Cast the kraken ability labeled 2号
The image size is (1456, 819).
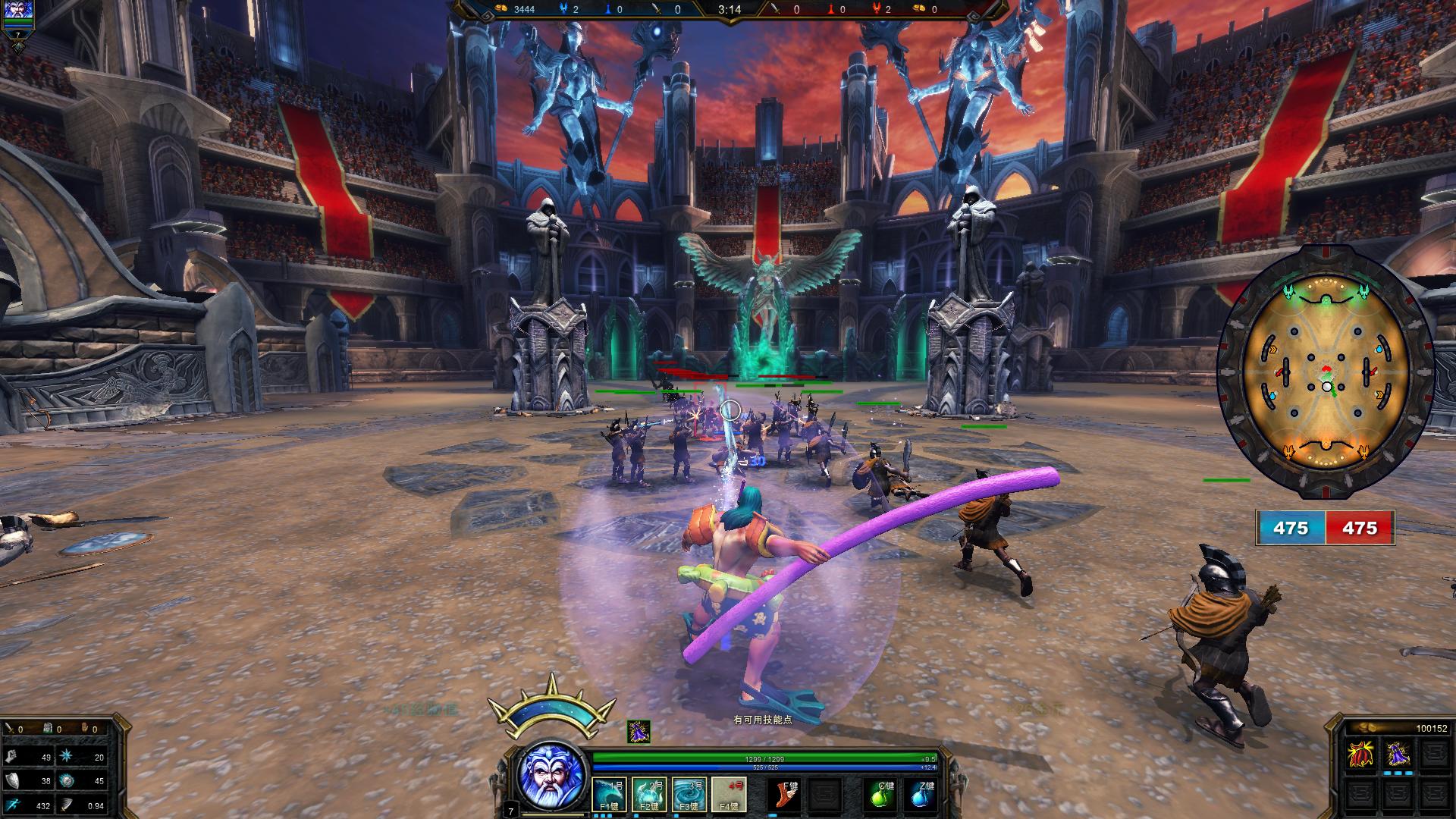pyautogui.click(x=649, y=794)
